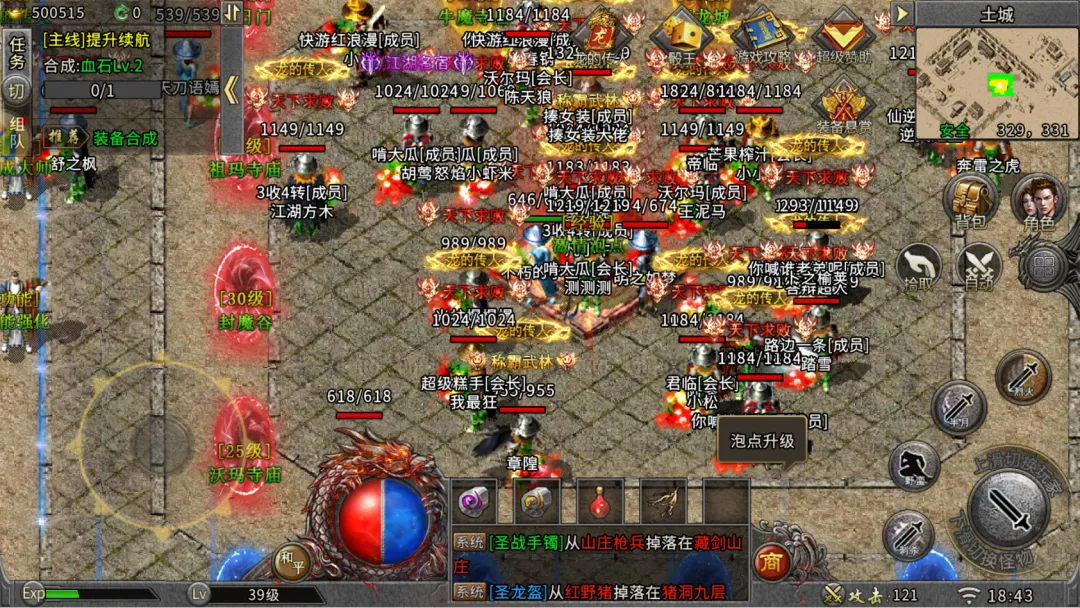The image size is (1080, 608).
Task: Use the red potion in the hotbar
Action: pos(600,499)
